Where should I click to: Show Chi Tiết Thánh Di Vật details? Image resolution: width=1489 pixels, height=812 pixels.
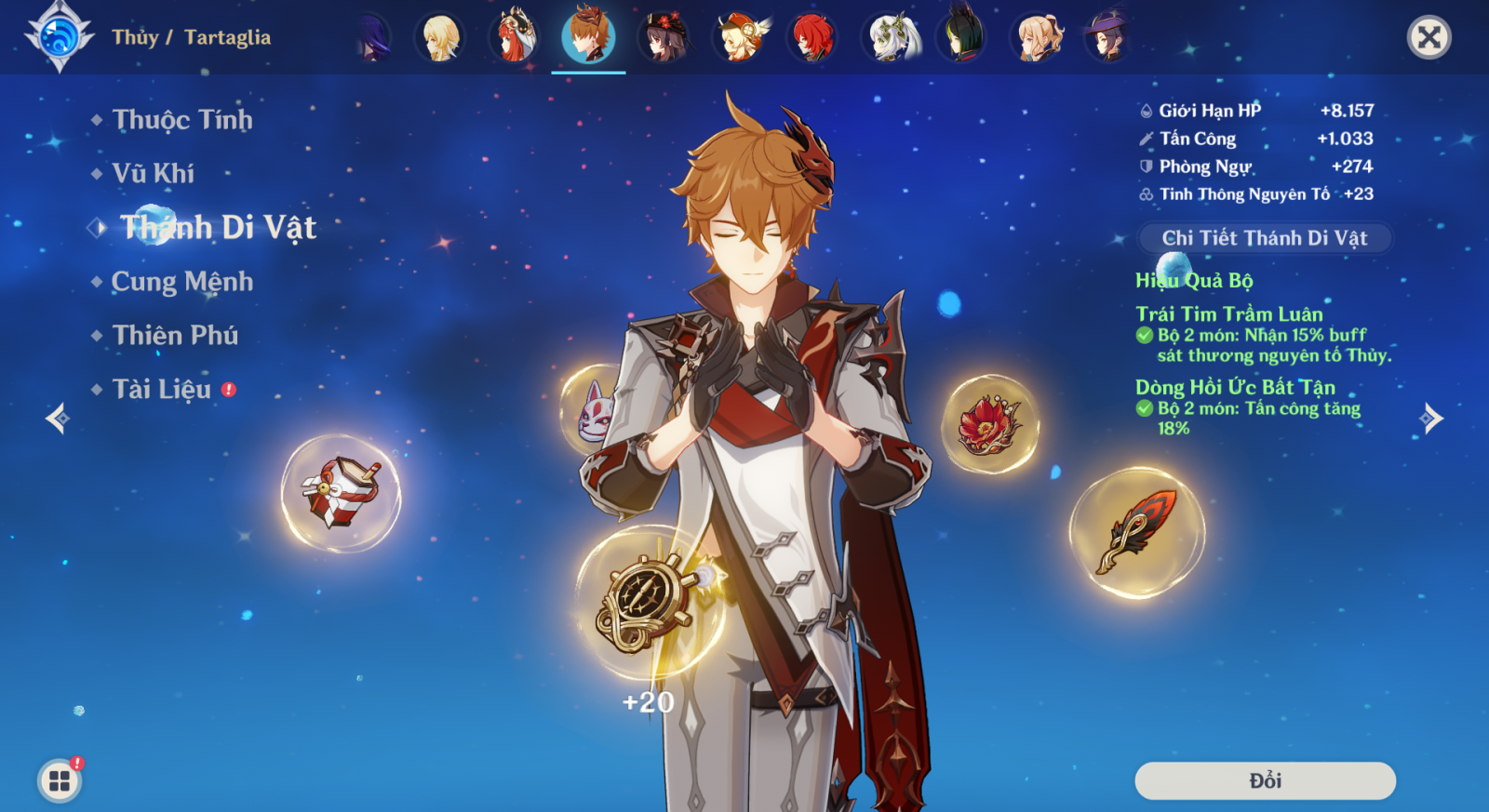(x=1264, y=238)
